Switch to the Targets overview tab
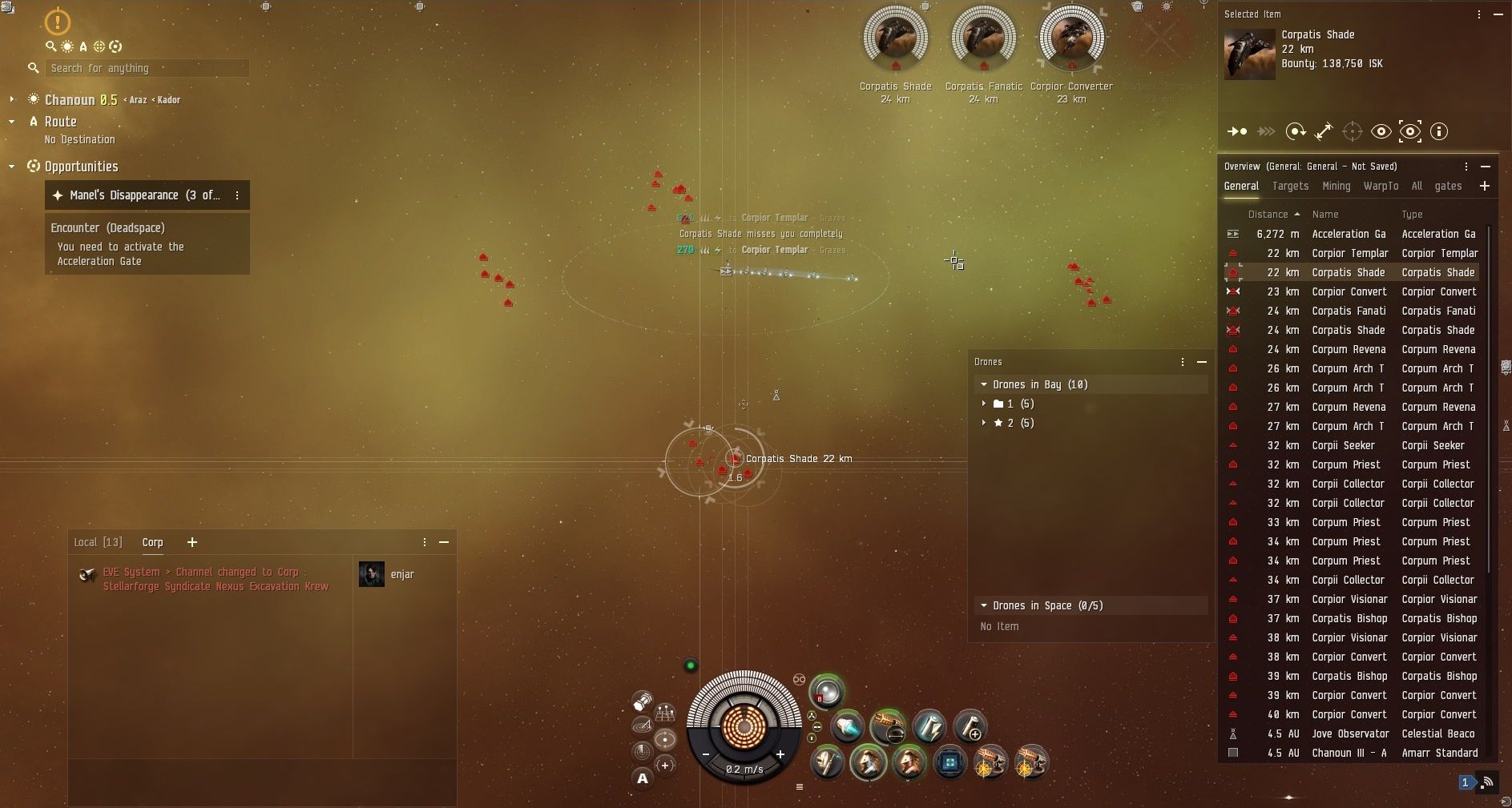The image size is (1512, 808). [1290, 186]
